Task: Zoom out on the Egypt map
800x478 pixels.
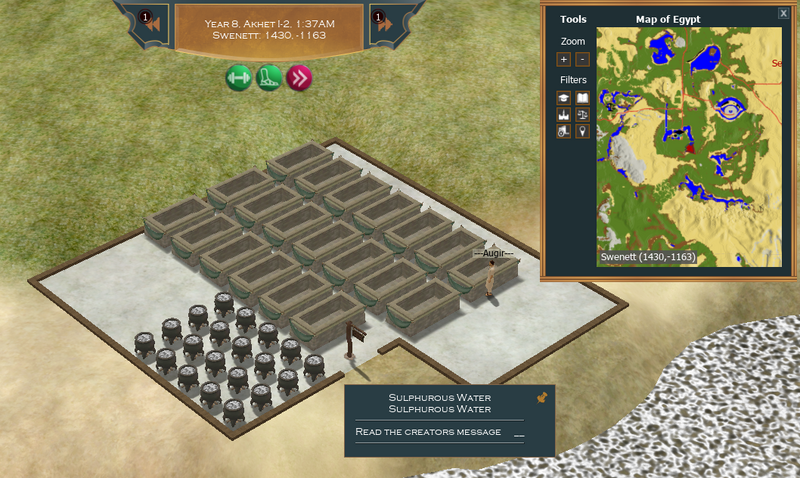Action: coord(583,60)
